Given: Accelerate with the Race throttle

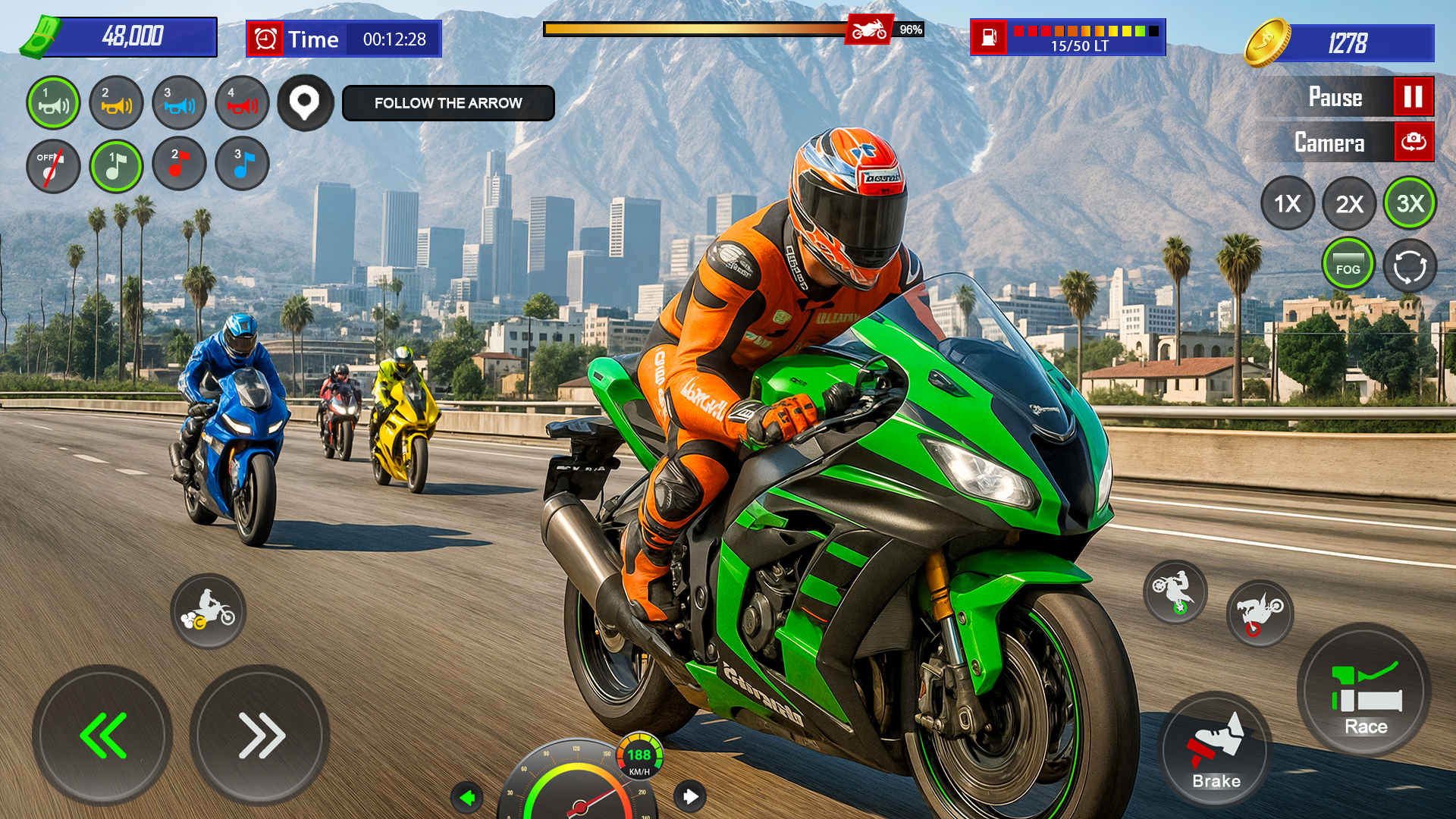Looking at the screenshot, I should coord(1364,691).
